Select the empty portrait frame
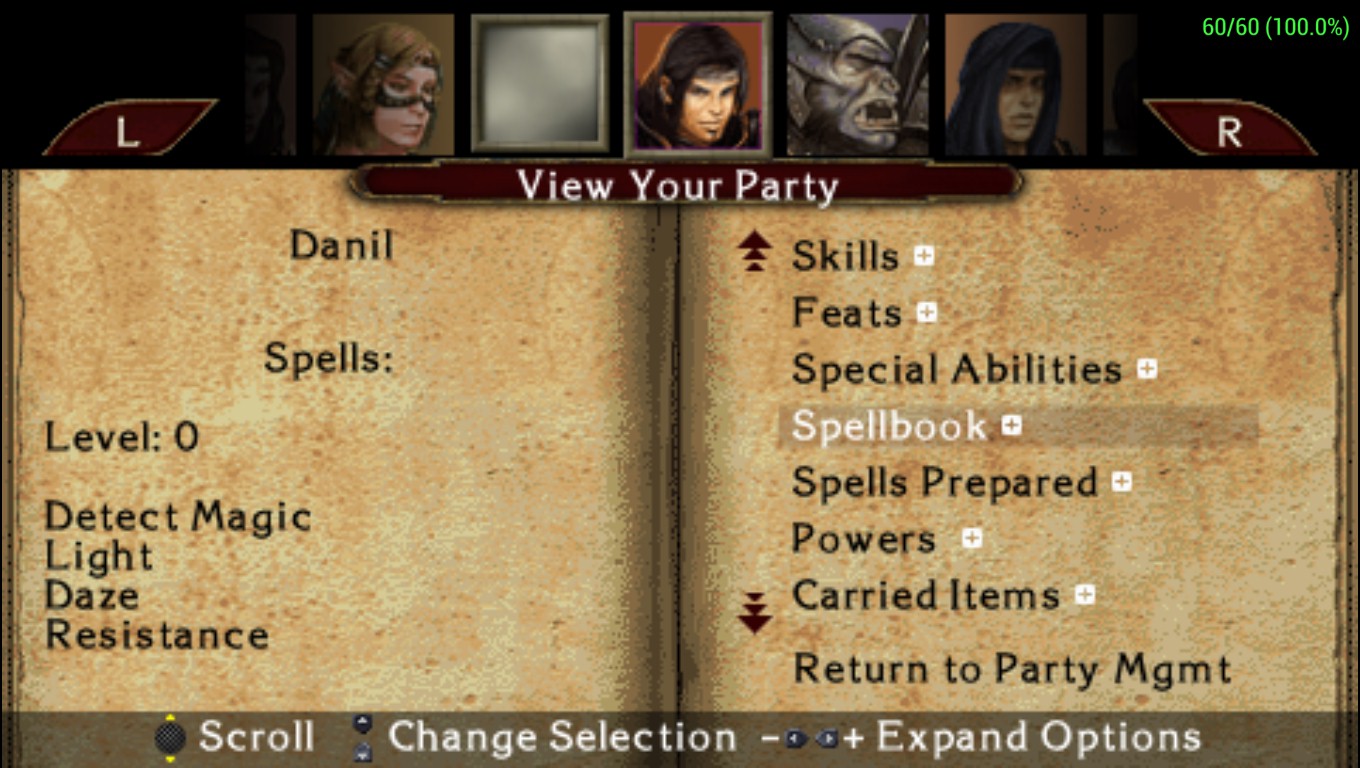1360x768 pixels. [x=540, y=85]
